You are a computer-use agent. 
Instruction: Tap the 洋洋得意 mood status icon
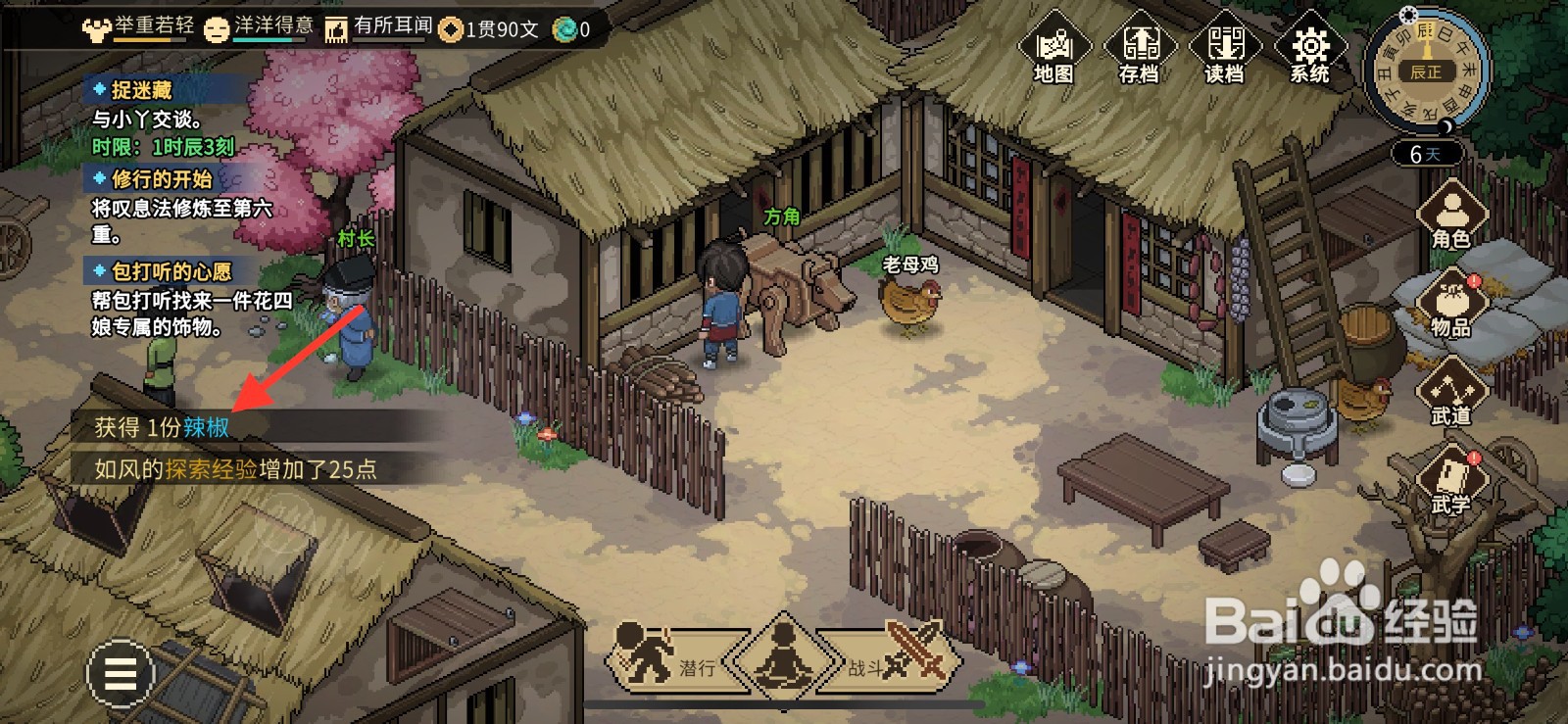click(x=259, y=27)
